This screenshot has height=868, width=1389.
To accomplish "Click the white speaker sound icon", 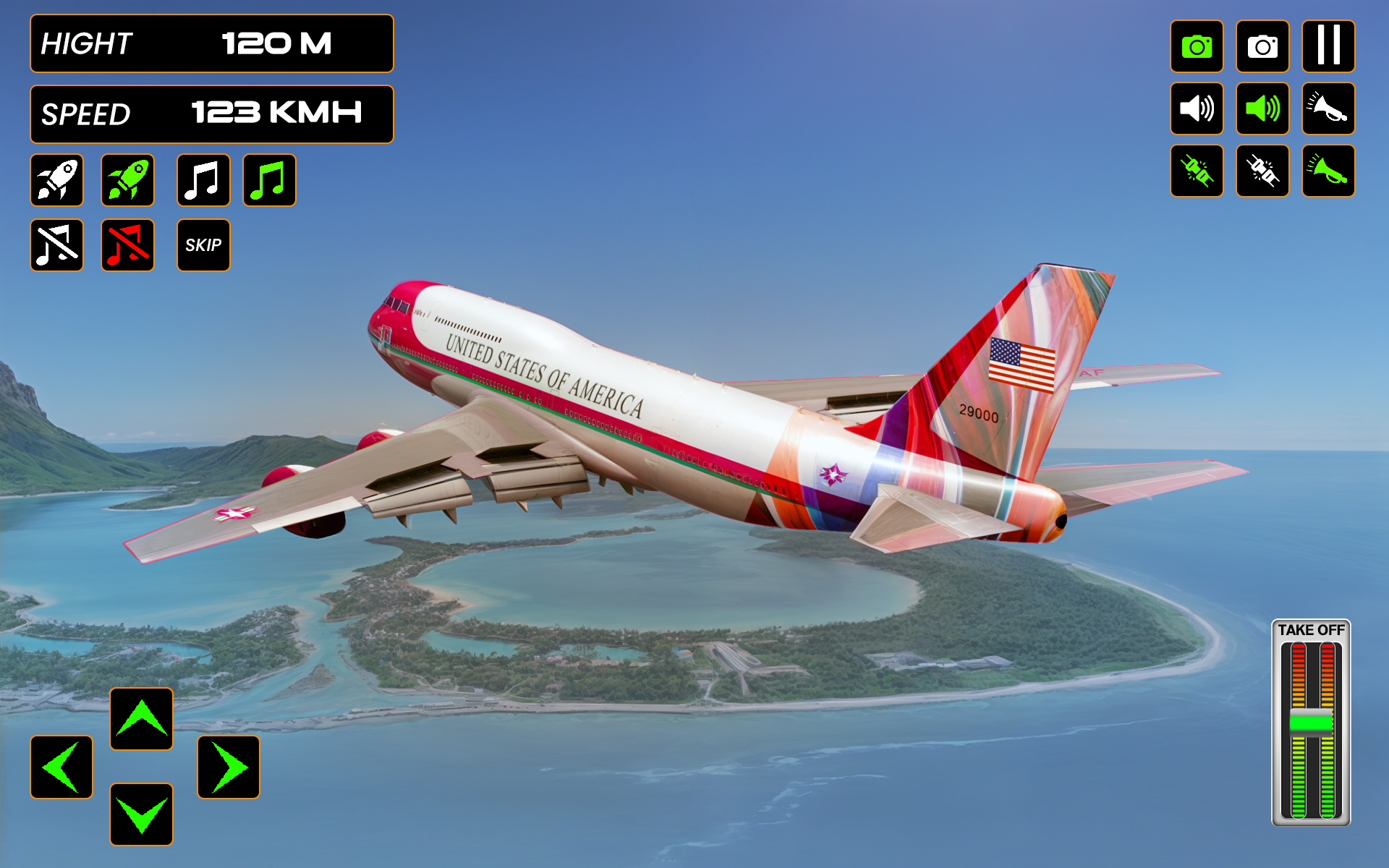I will pyautogui.click(x=1197, y=109).
